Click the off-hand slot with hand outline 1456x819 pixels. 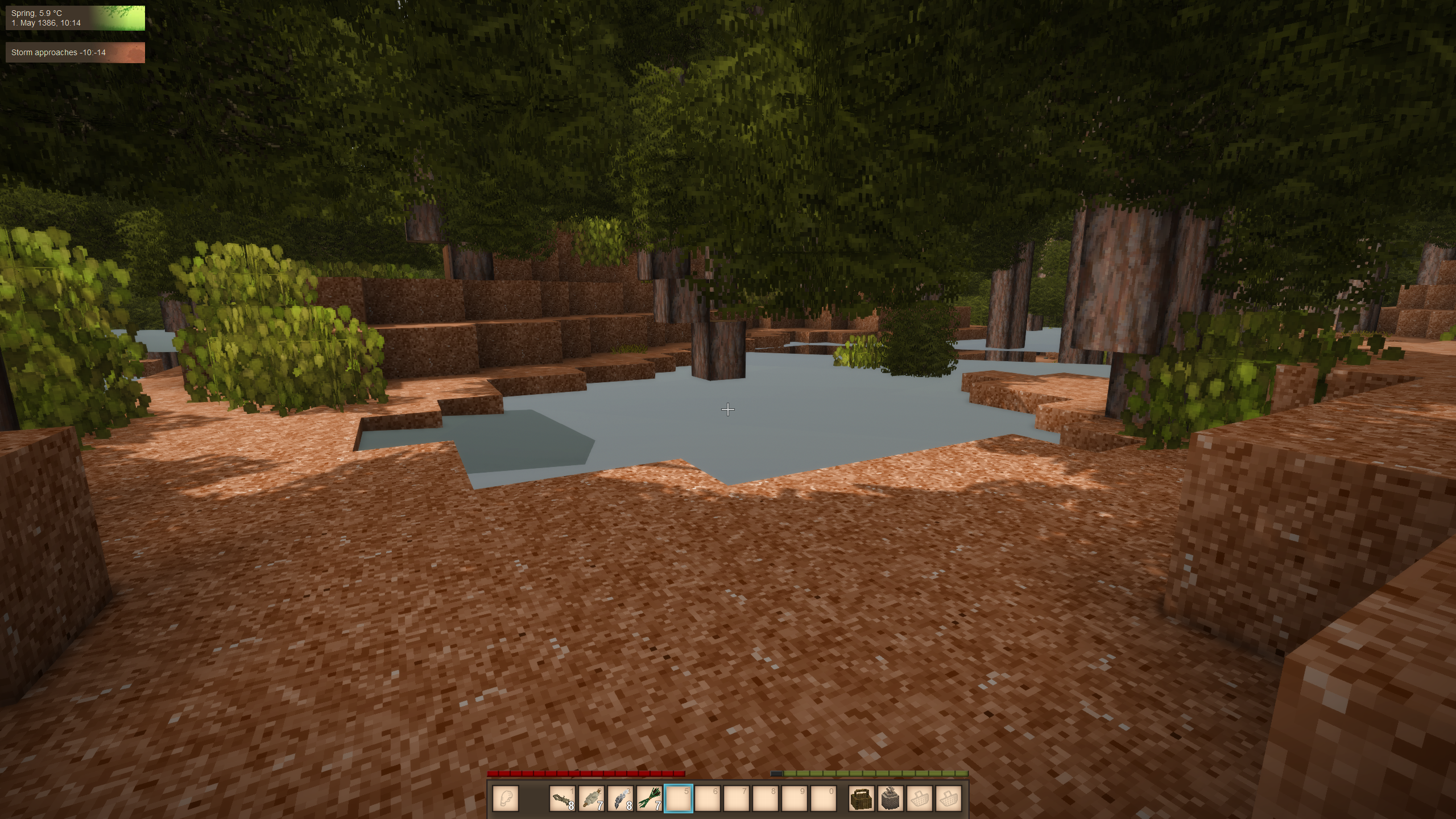[x=506, y=799]
